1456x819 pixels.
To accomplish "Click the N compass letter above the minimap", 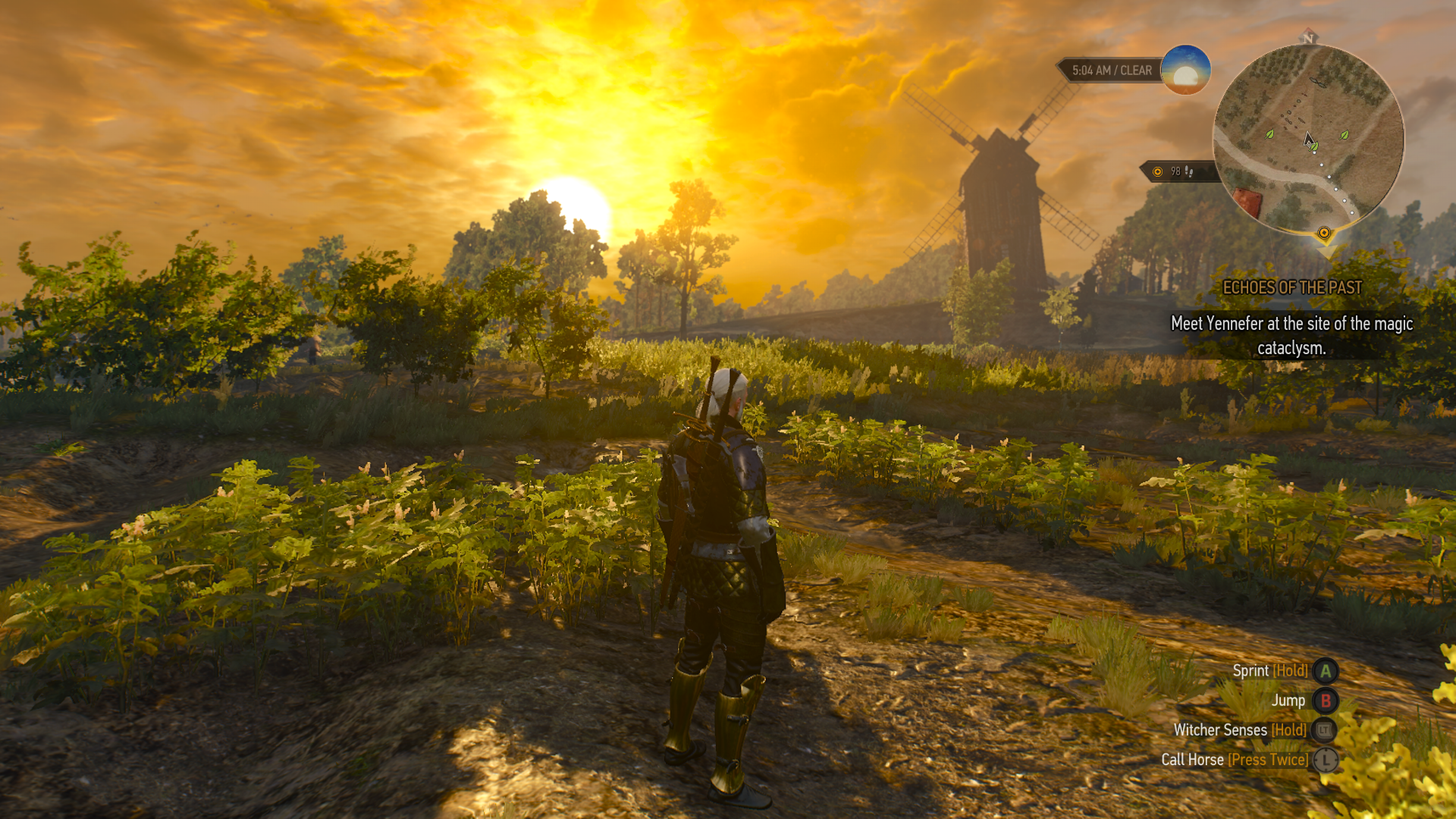I will 1309,39.
